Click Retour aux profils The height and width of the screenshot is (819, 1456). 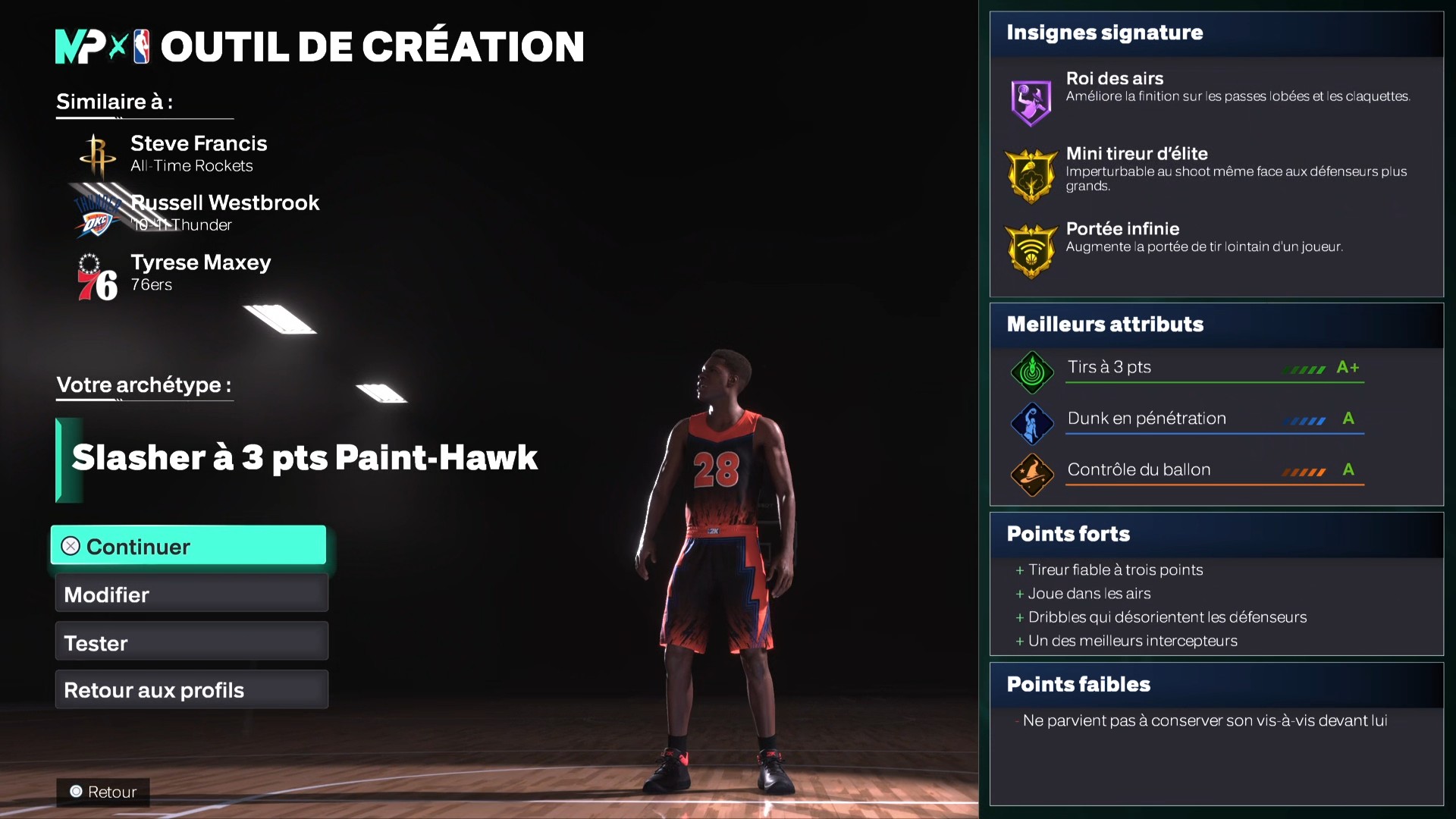coord(152,689)
